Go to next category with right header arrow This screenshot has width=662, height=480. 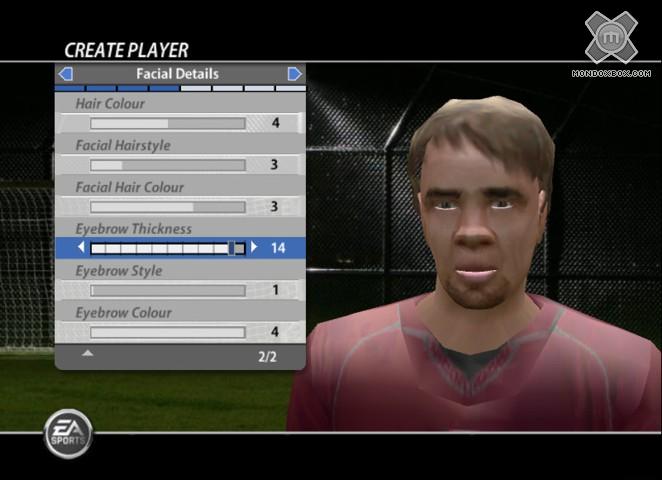294,74
